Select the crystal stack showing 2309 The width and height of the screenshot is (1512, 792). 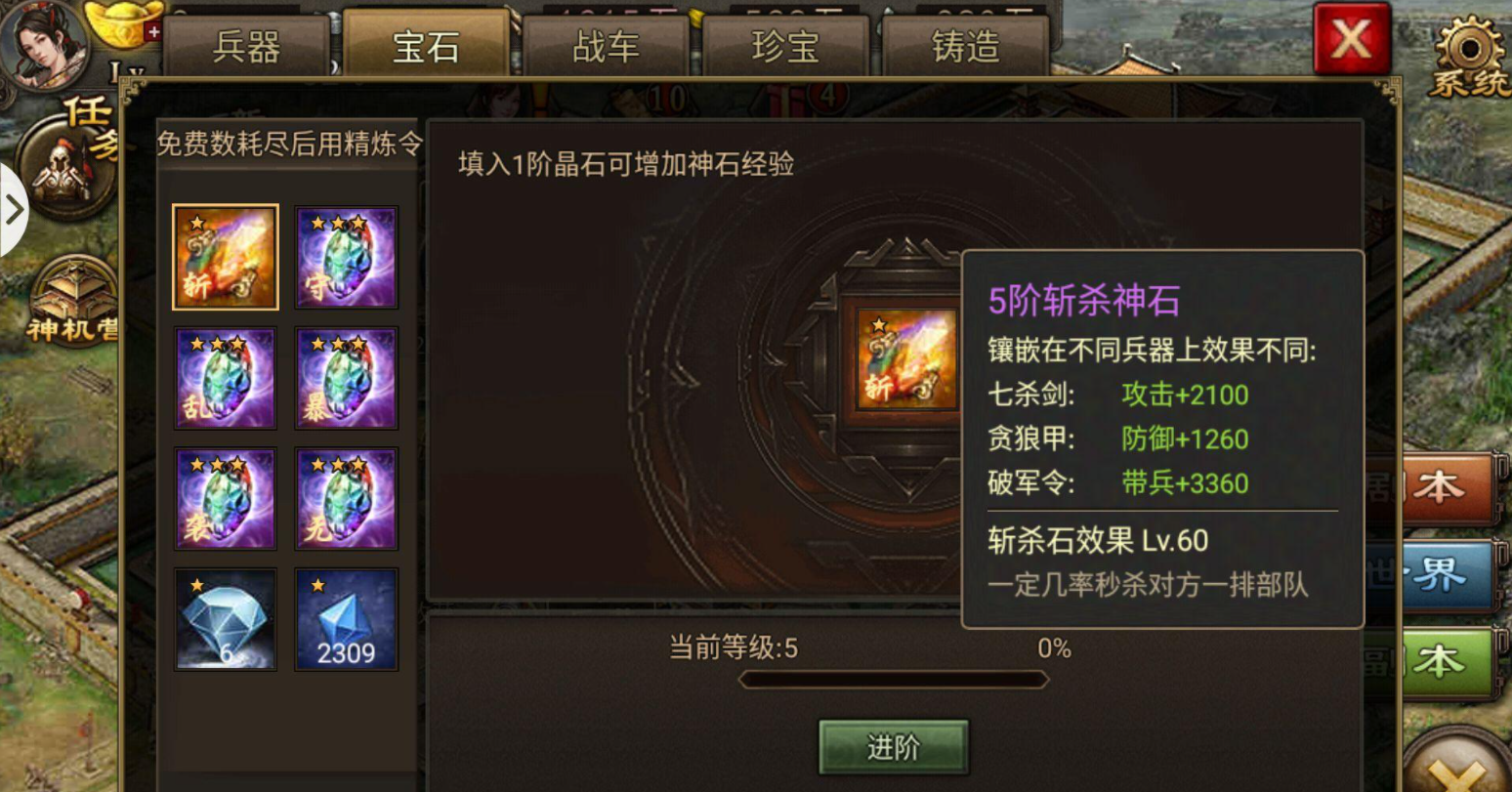pyautogui.click(x=346, y=617)
